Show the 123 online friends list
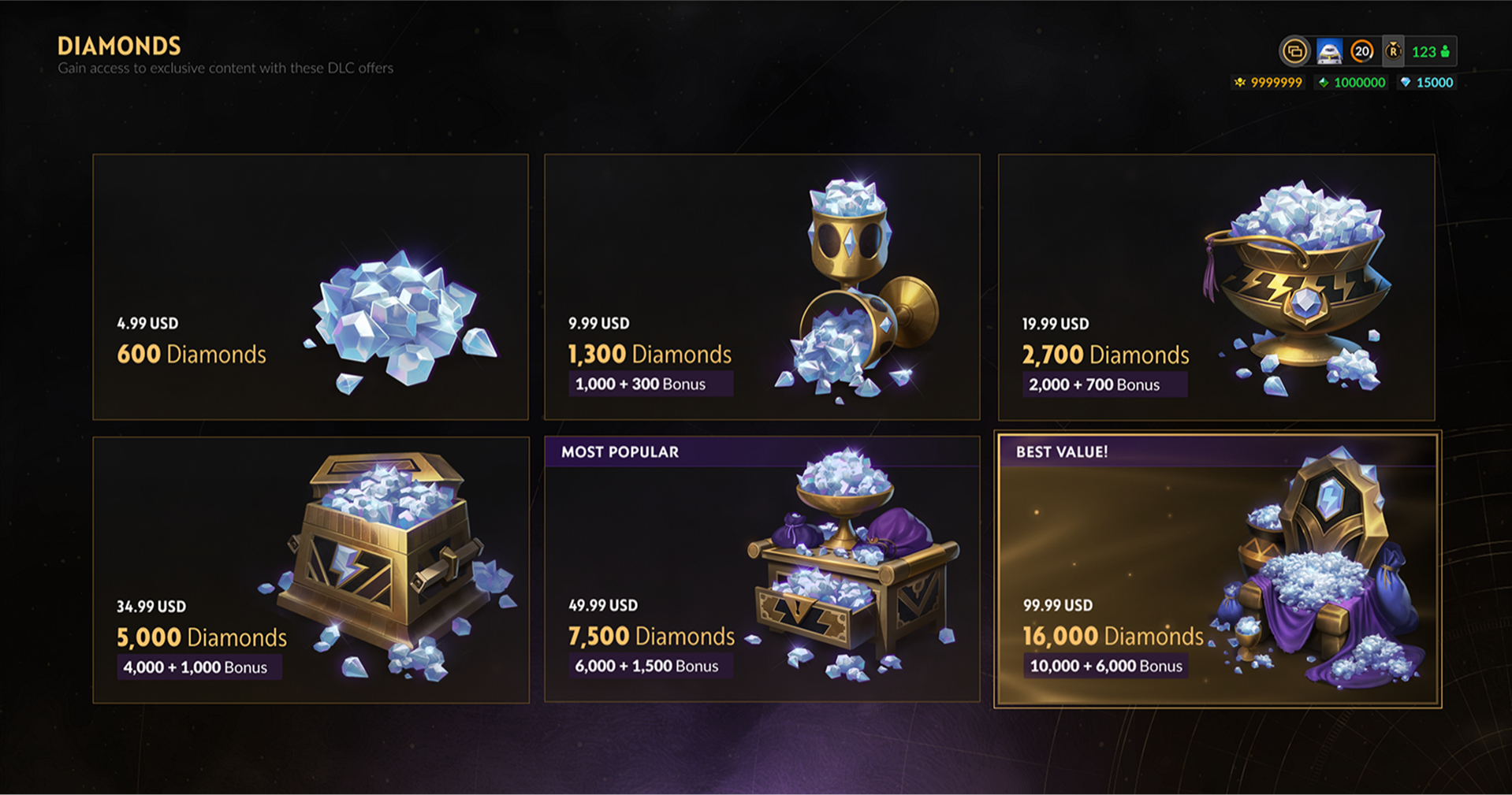 click(x=1430, y=52)
